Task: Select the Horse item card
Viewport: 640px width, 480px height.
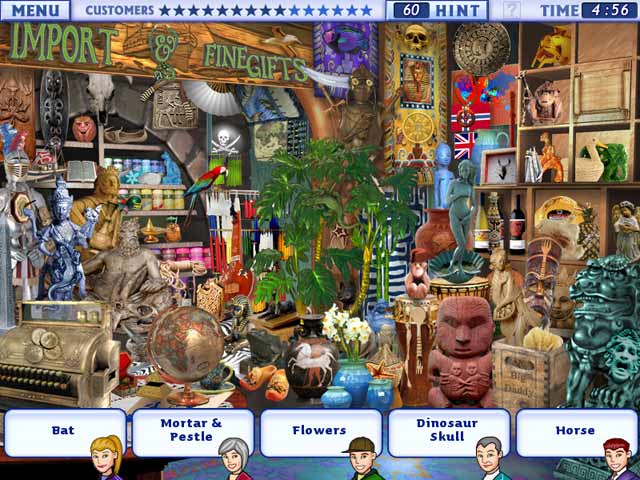Action: click(576, 431)
